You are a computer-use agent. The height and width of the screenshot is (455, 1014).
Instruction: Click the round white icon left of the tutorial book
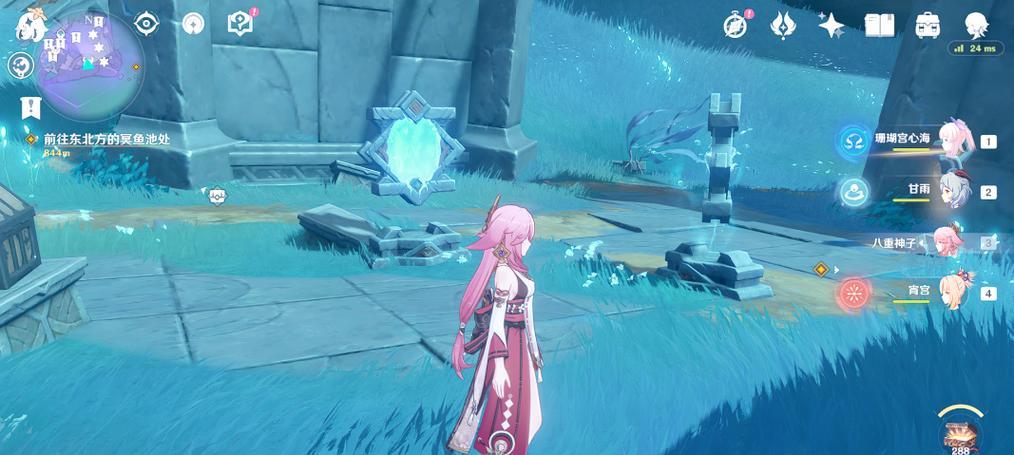(193, 23)
